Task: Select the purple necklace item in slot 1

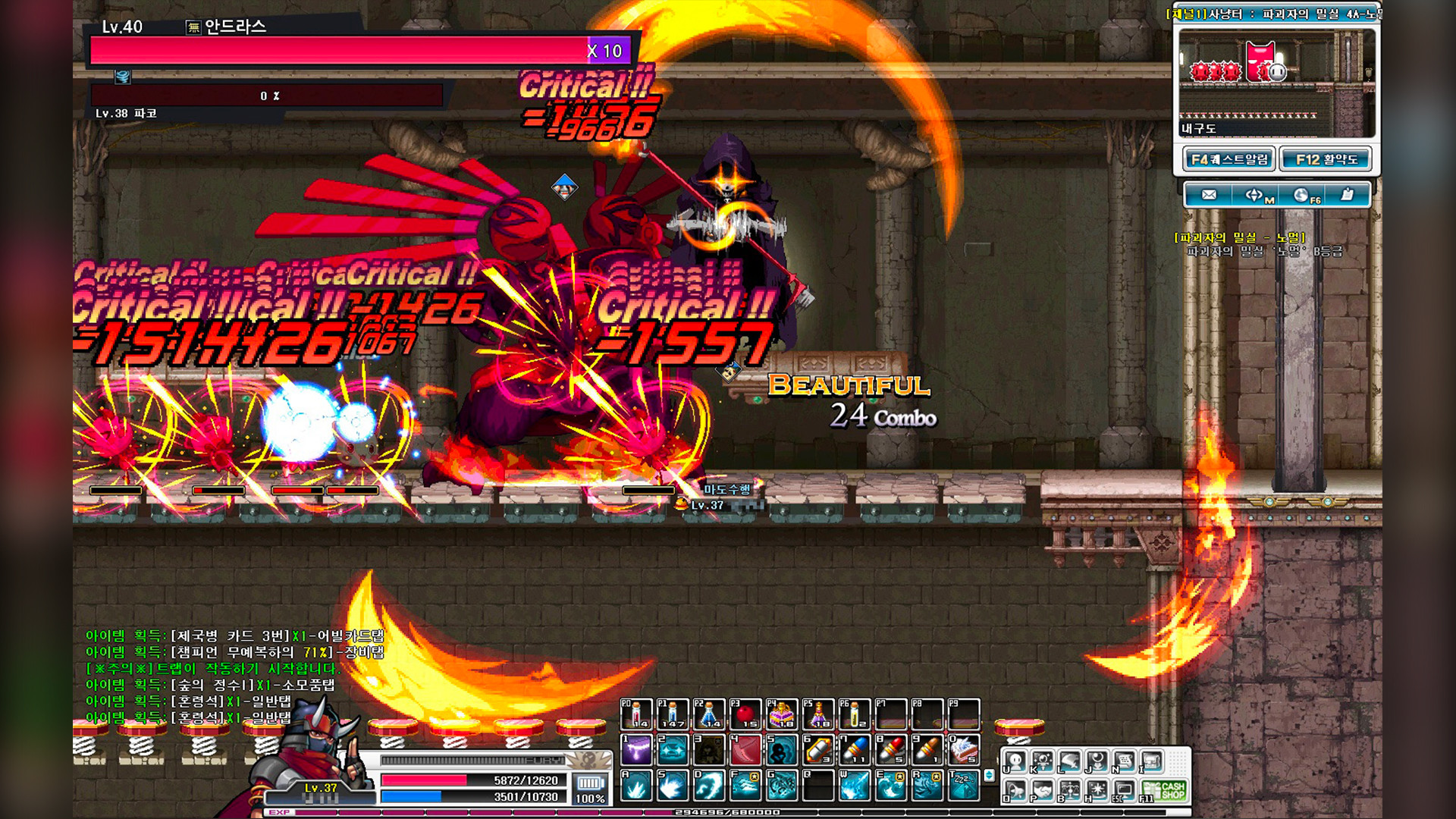Action: 636,750
